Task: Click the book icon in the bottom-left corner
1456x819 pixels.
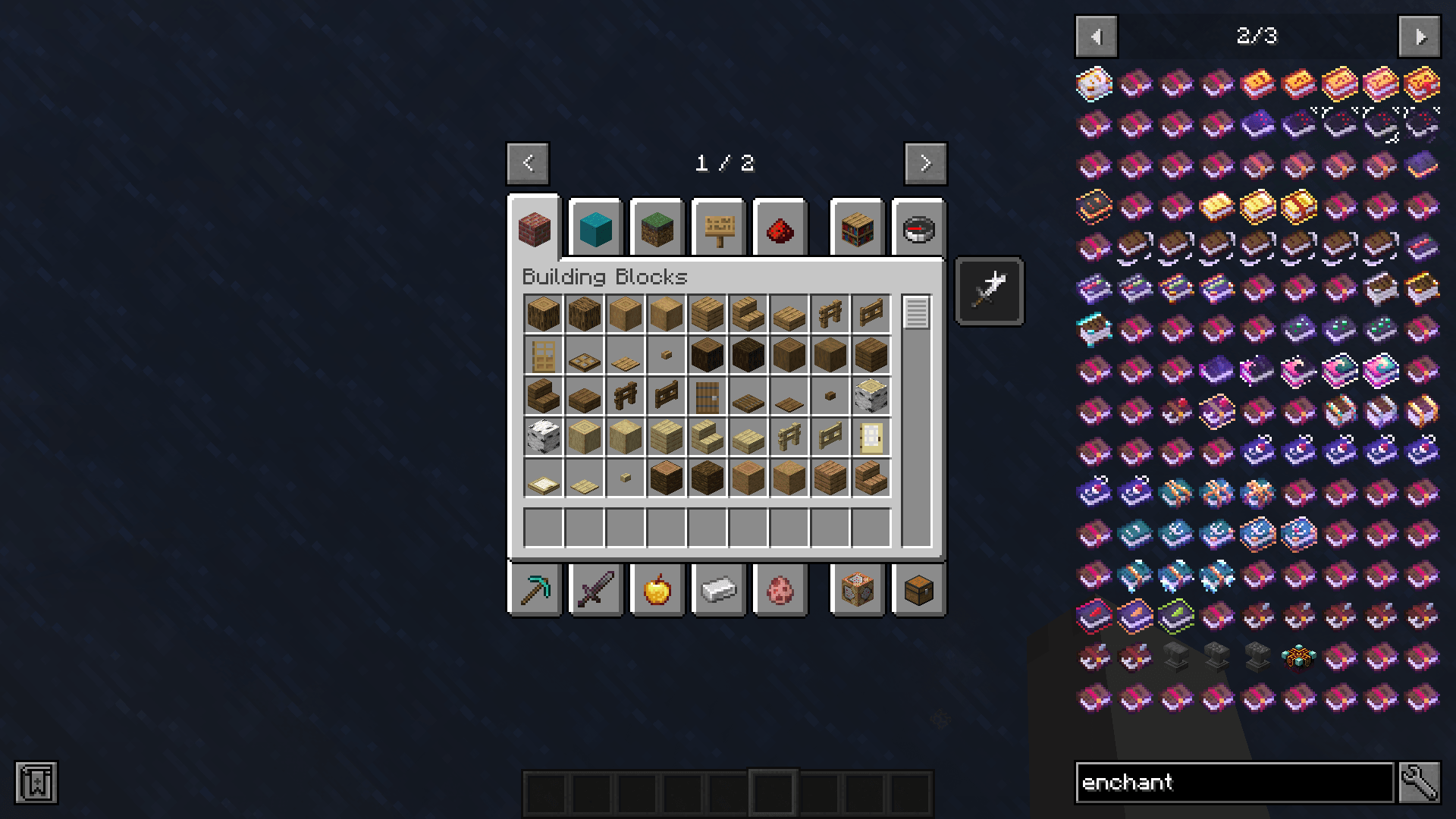Action: click(x=36, y=783)
